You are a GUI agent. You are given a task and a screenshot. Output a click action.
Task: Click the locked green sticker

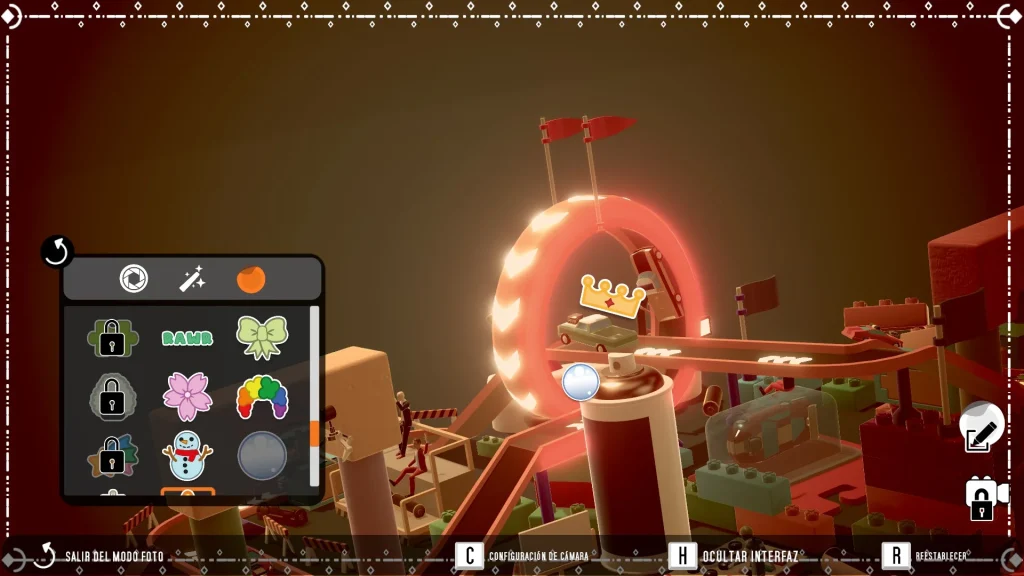[x=112, y=338]
